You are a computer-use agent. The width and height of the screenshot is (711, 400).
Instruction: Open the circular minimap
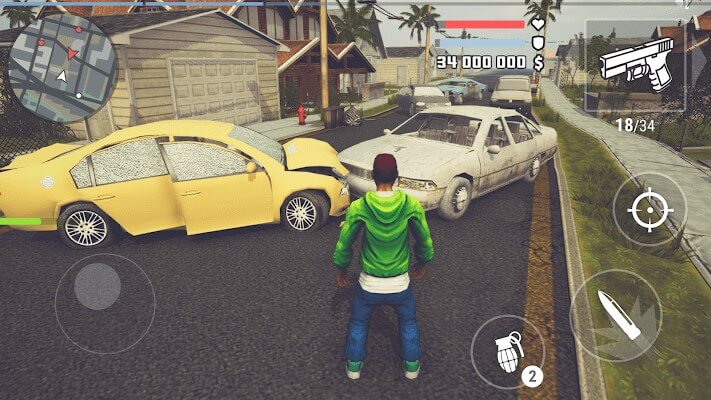point(62,67)
